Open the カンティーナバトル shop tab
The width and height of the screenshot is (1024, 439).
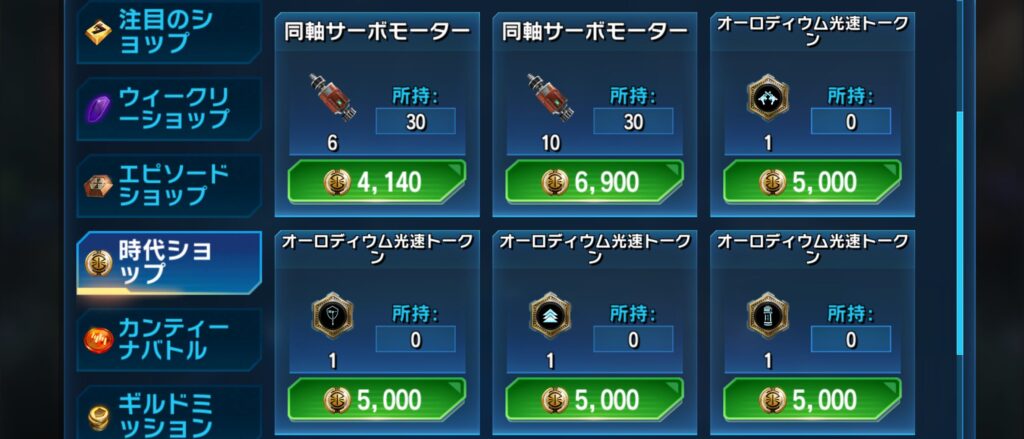pos(168,339)
